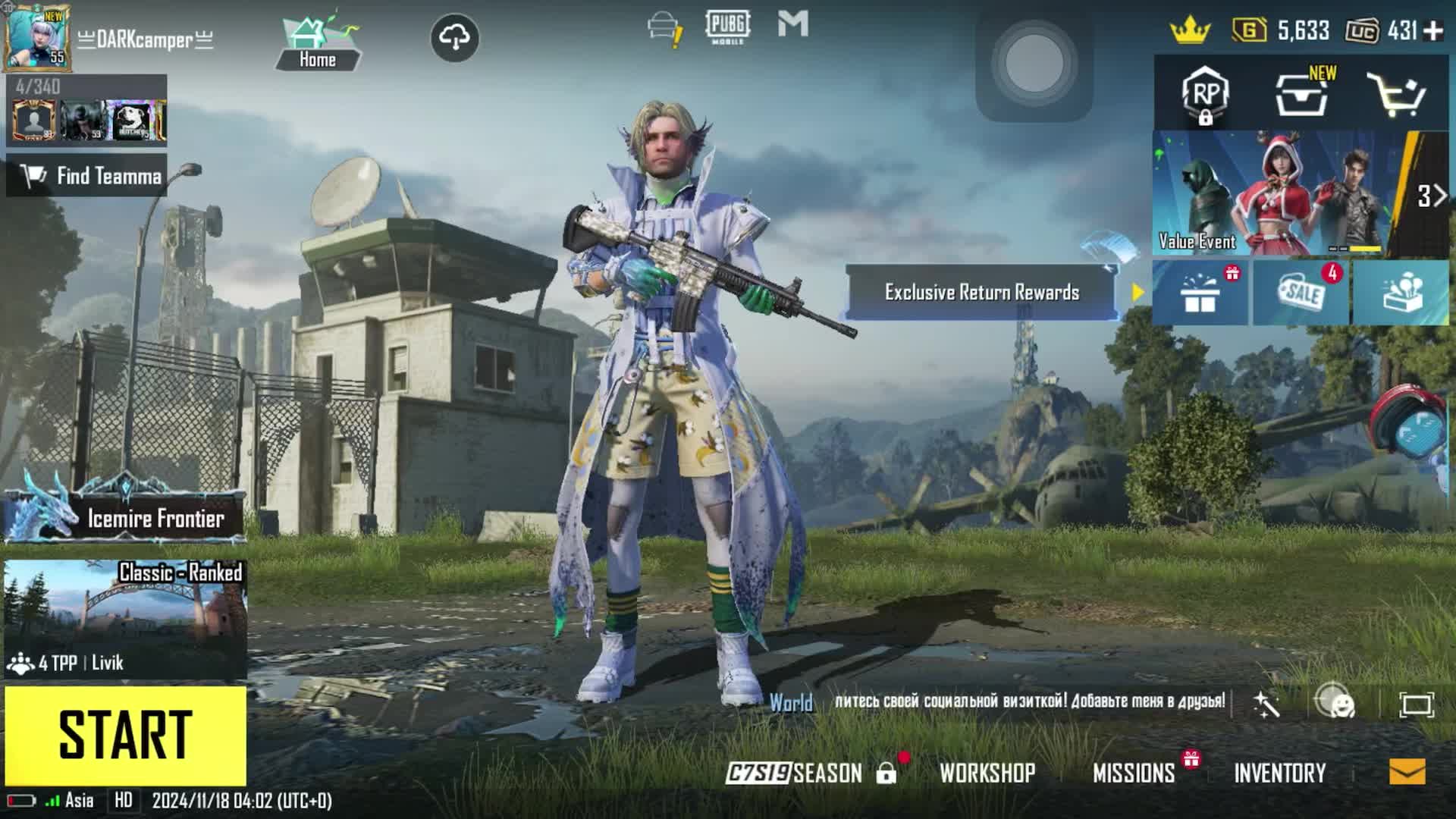Open the Inventory

coord(1280,773)
